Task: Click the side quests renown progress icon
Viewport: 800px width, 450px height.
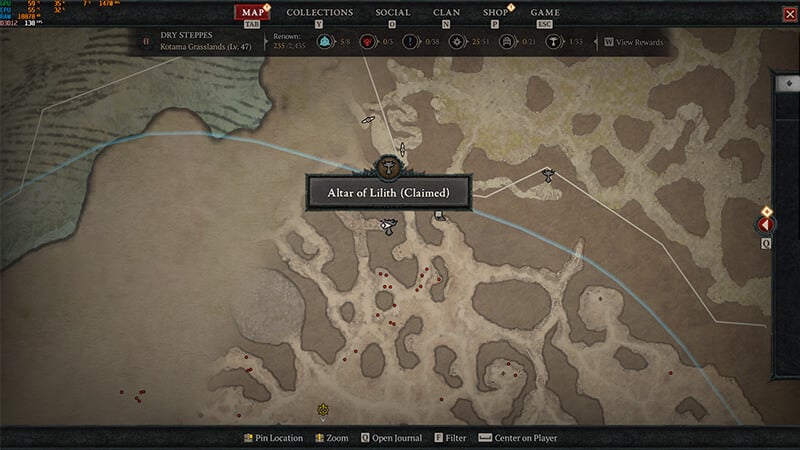Action: pos(412,42)
